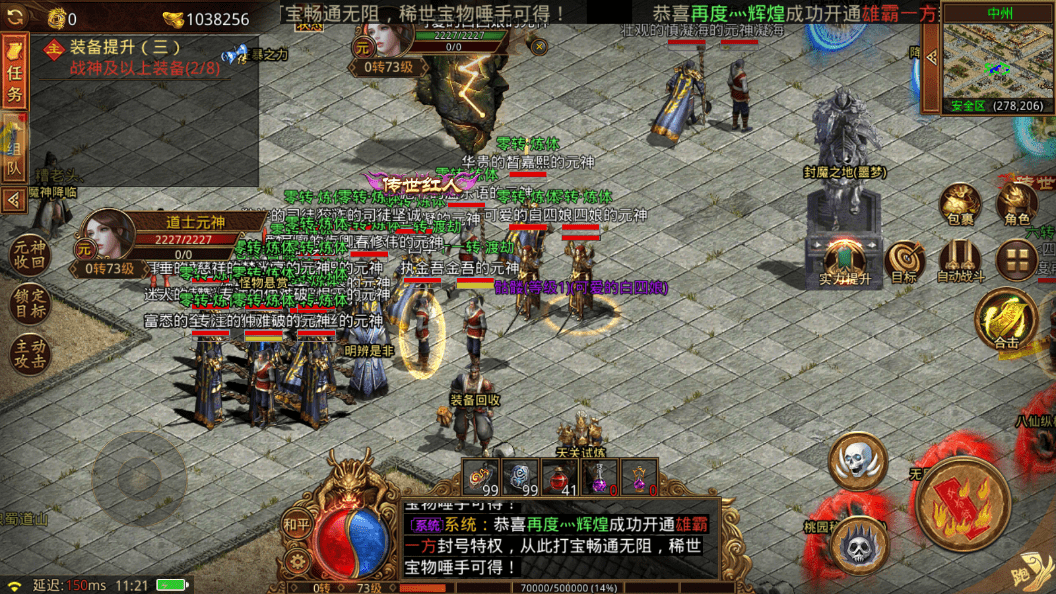Screen dimensions: 1056x594
Task: Activate the 合击 combo attack skill
Action: (x=1006, y=320)
